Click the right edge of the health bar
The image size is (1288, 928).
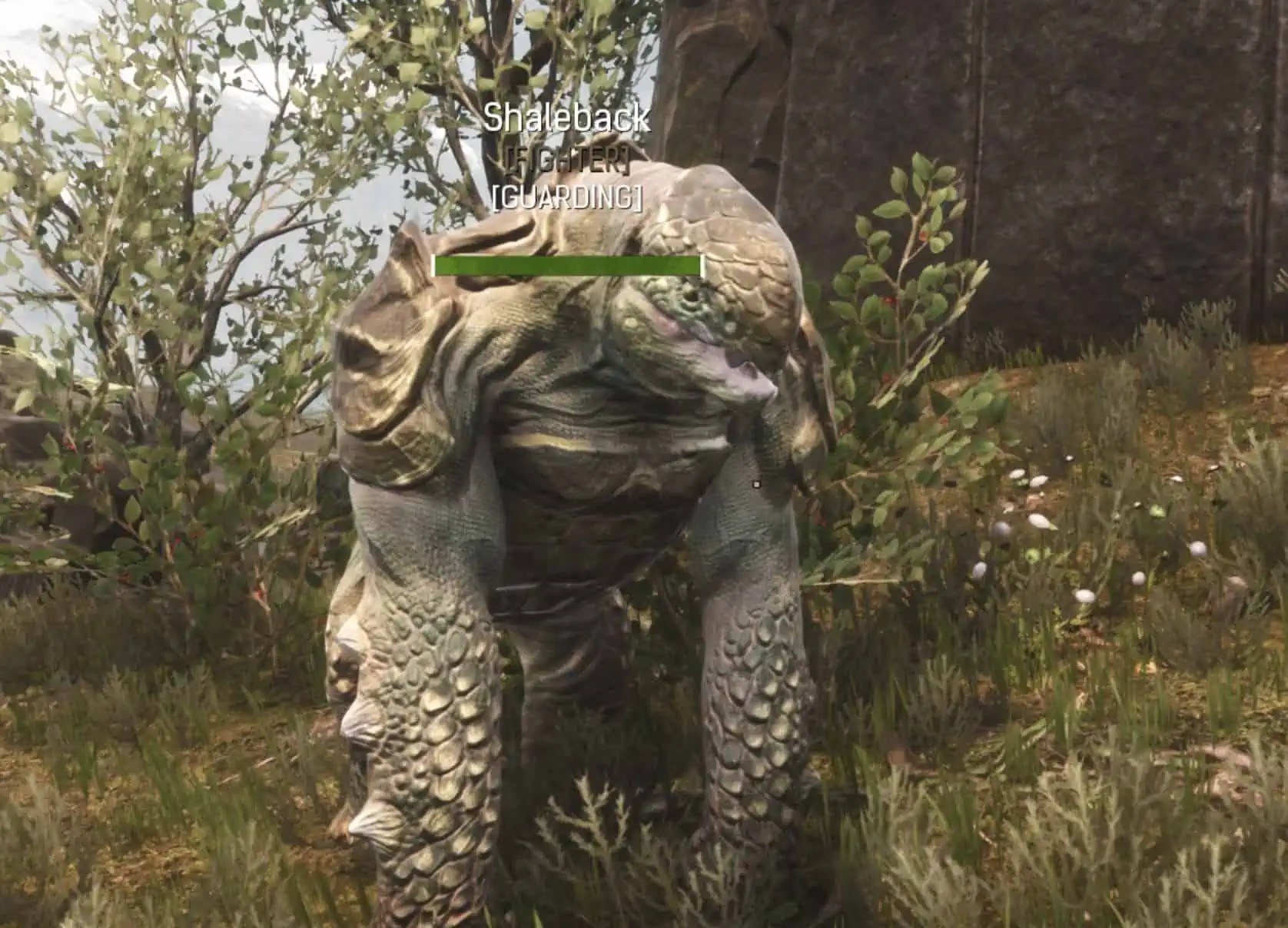699,264
